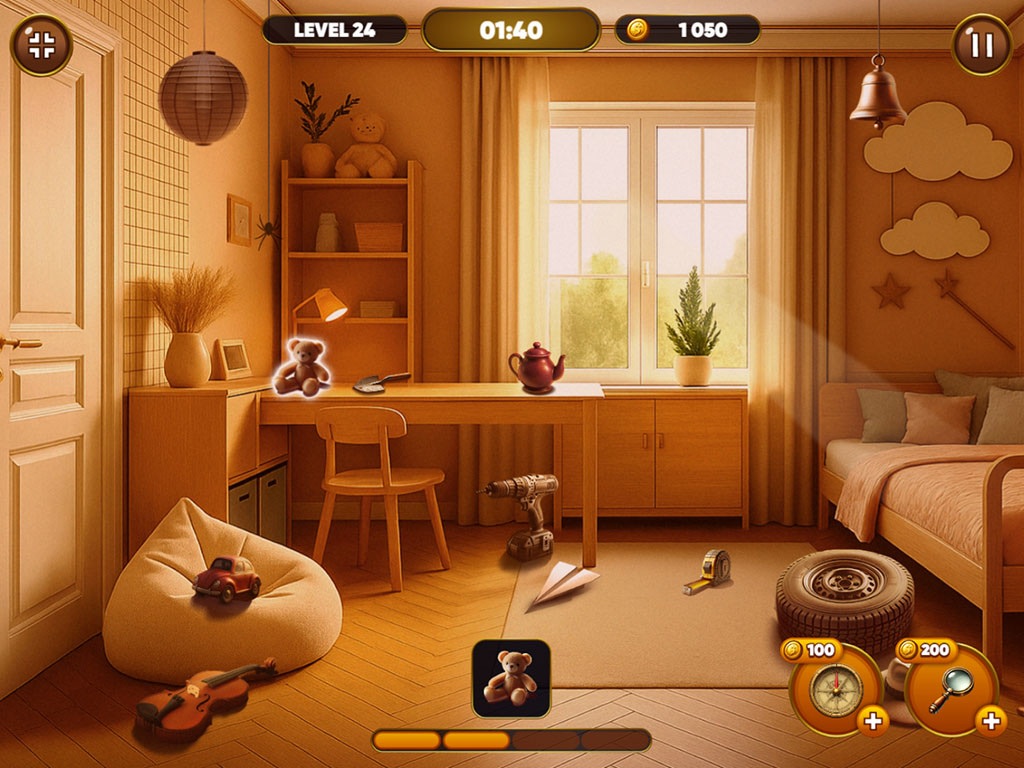Pause the game

(981, 45)
